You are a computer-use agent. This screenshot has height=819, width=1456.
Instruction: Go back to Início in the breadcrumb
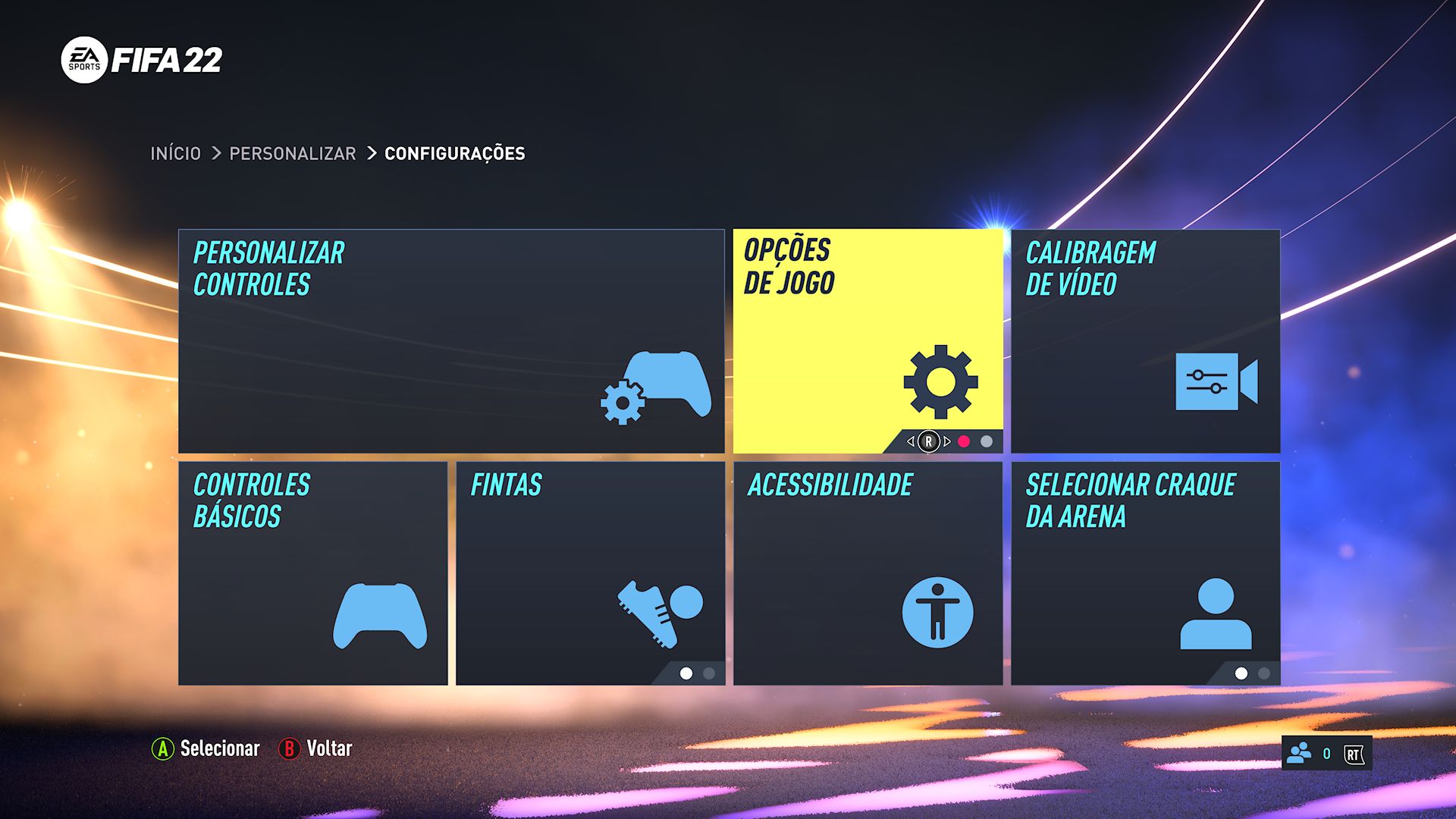pos(174,153)
